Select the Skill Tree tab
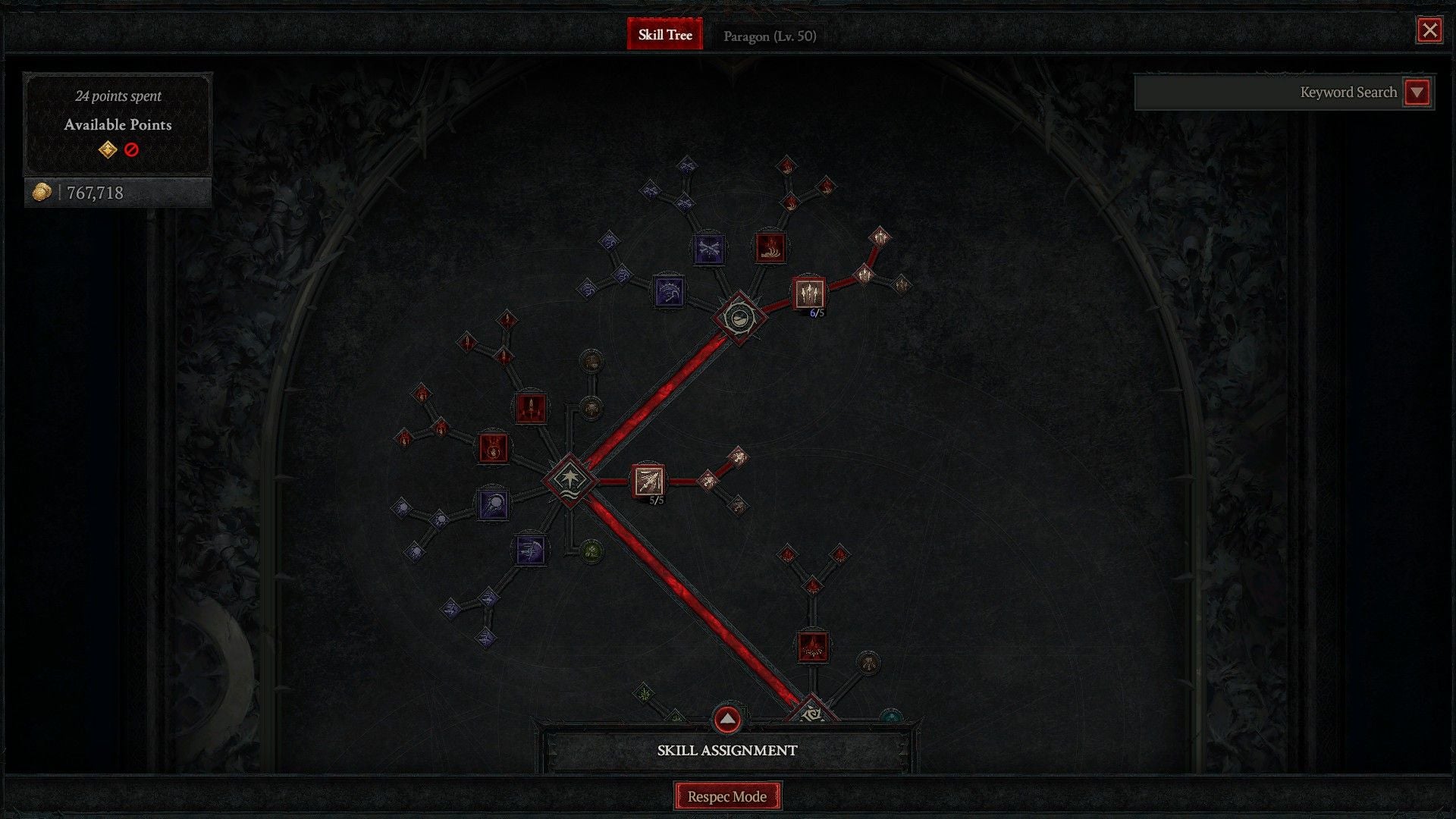 pos(665,34)
